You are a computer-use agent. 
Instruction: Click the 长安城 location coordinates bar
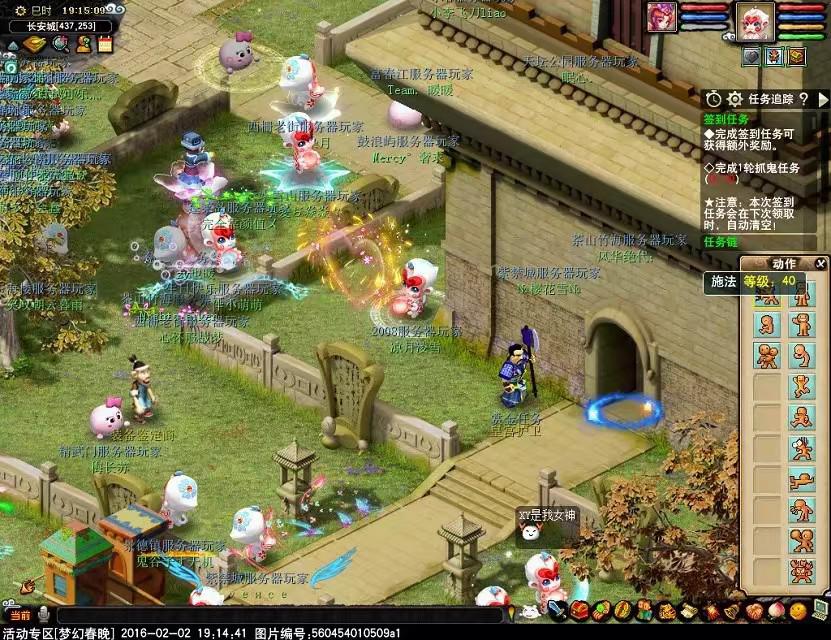[61, 26]
